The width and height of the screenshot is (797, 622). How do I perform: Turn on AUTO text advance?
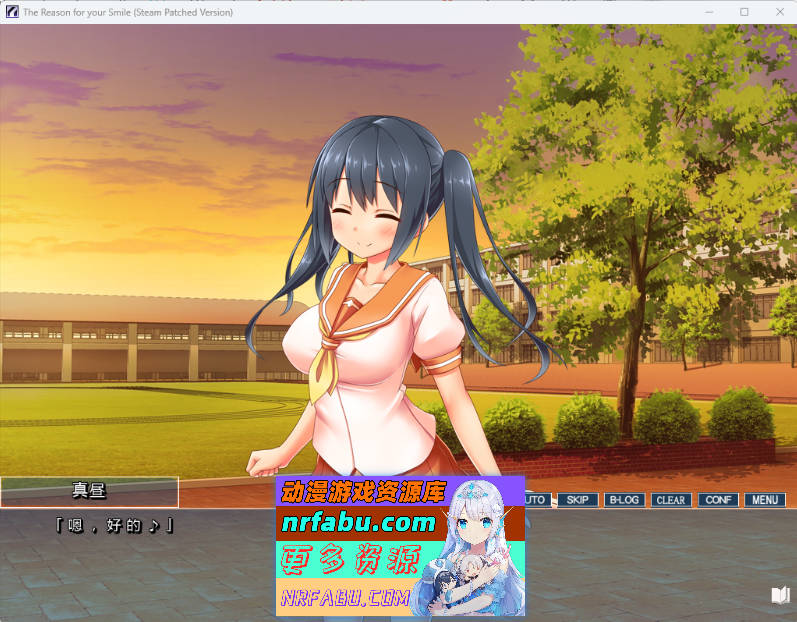[x=537, y=499]
